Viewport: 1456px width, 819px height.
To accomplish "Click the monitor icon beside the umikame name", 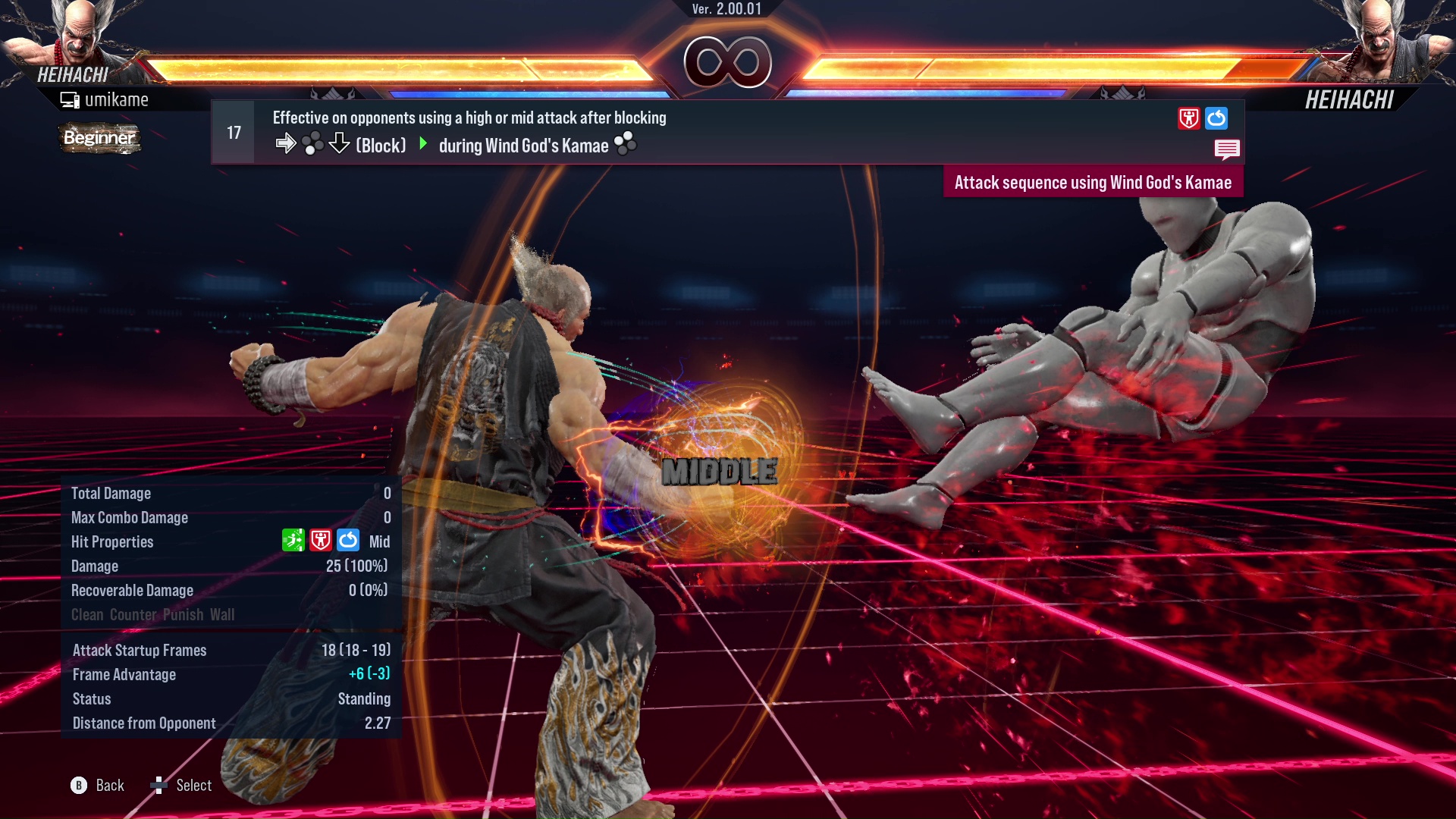I will 71,99.
